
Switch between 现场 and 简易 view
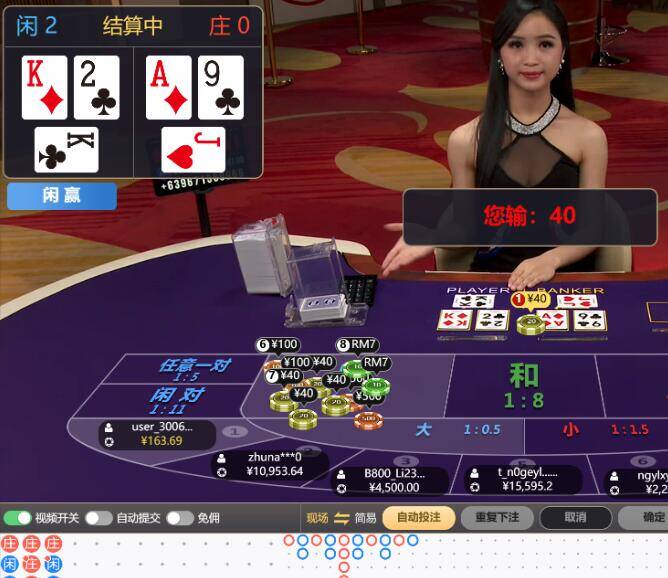pos(341,518)
